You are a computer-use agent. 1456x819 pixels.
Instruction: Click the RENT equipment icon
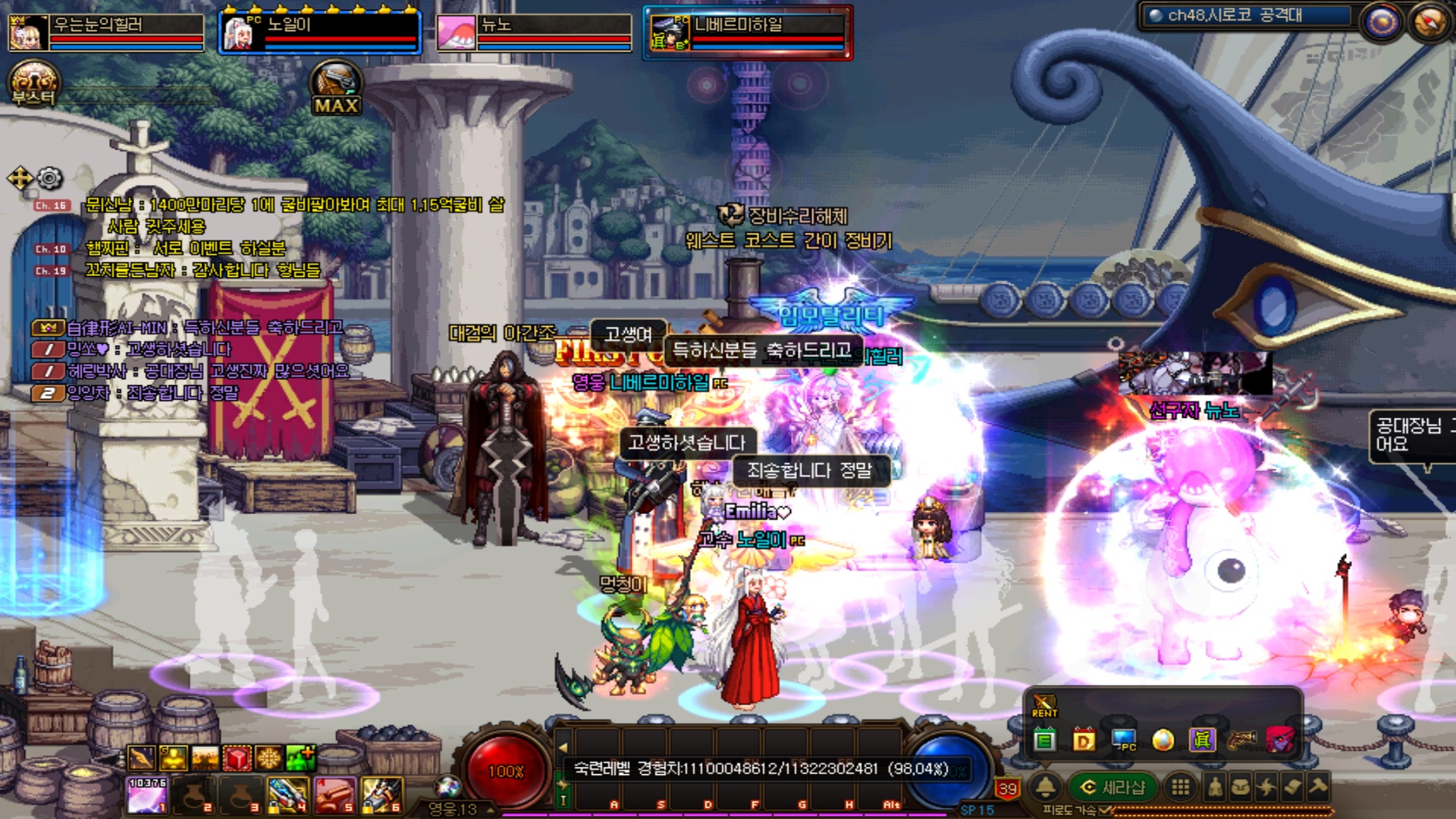[1044, 706]
